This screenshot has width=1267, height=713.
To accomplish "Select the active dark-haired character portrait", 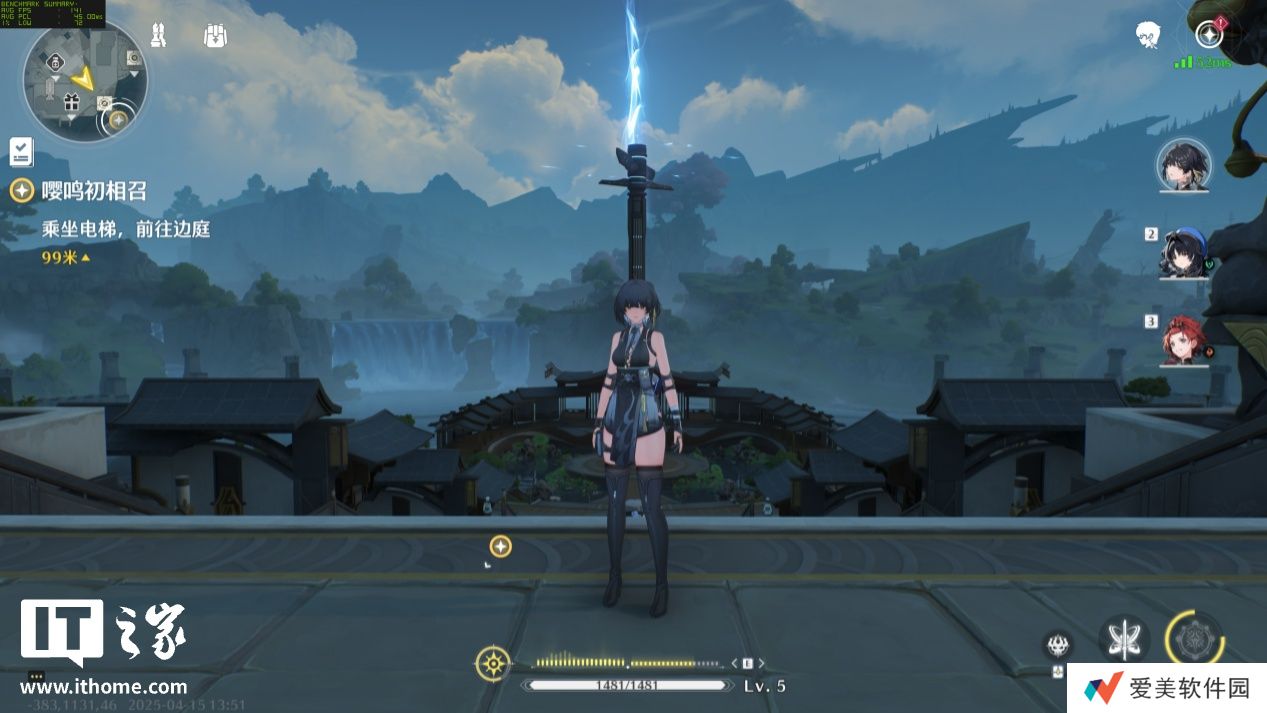I will [x=1183, y=165].
